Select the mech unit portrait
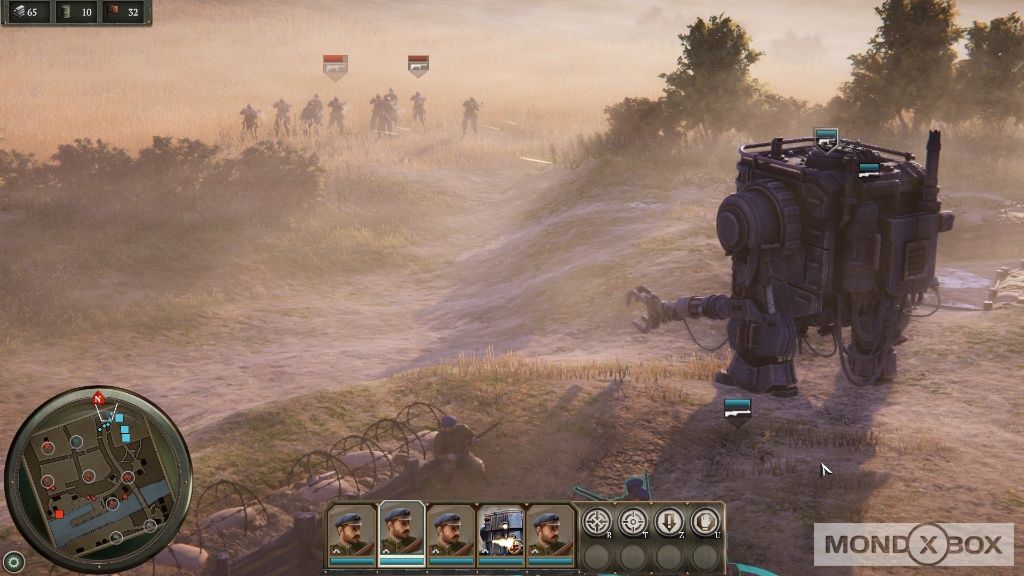This screenshot has width=1024, height=576. pyautogui.click(x=501, y=533)
